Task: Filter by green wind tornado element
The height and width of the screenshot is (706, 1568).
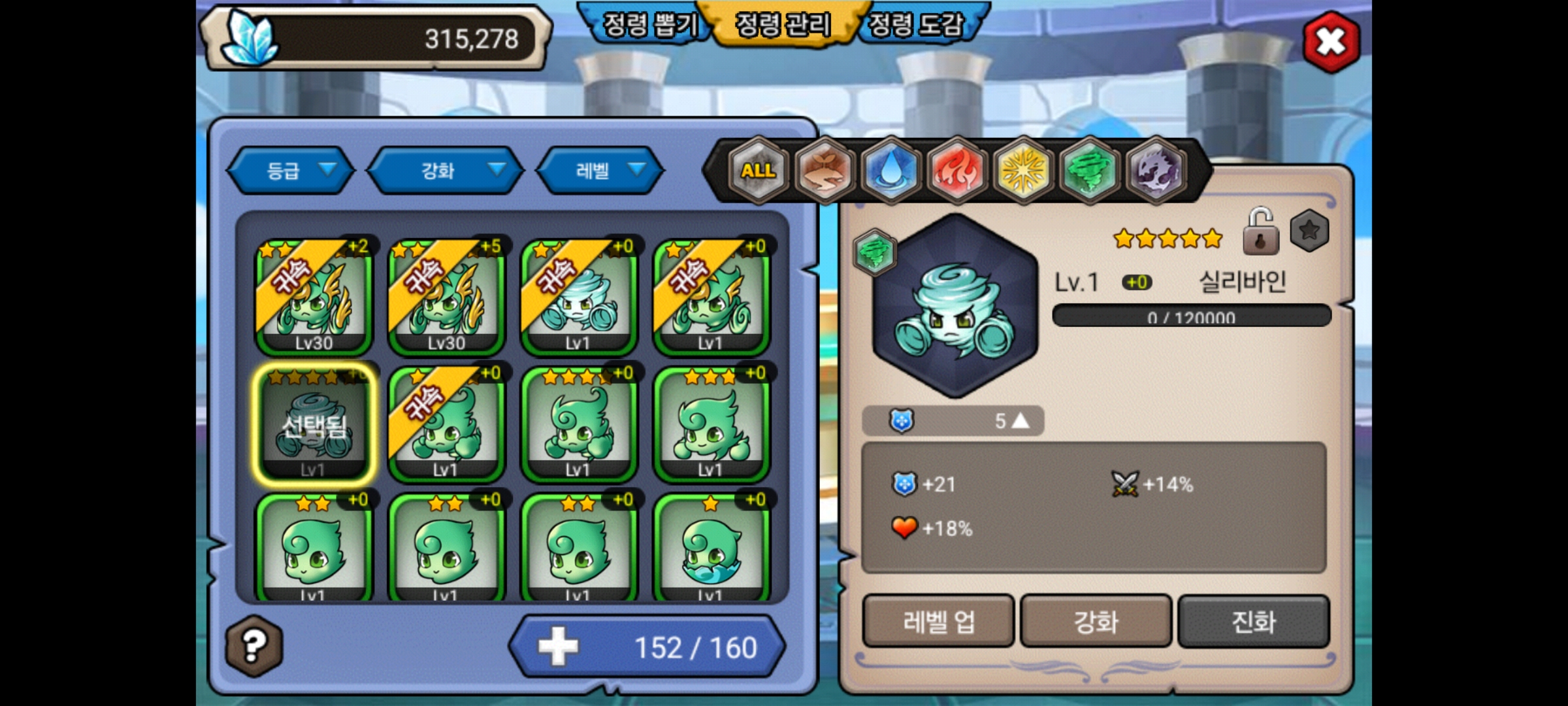Action: click(1089, 171)
